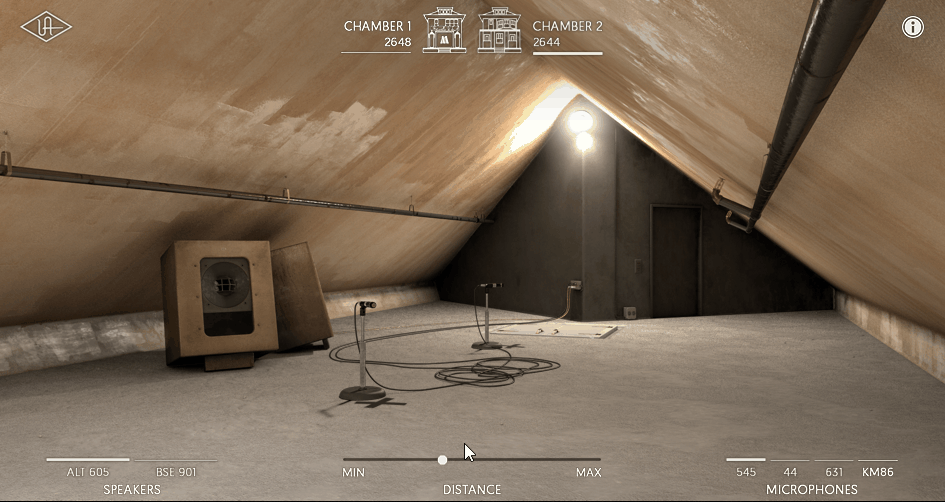Select the Chamber 2 building icon
This screenshot has height=502, width=945.
(x=499, y=30)
